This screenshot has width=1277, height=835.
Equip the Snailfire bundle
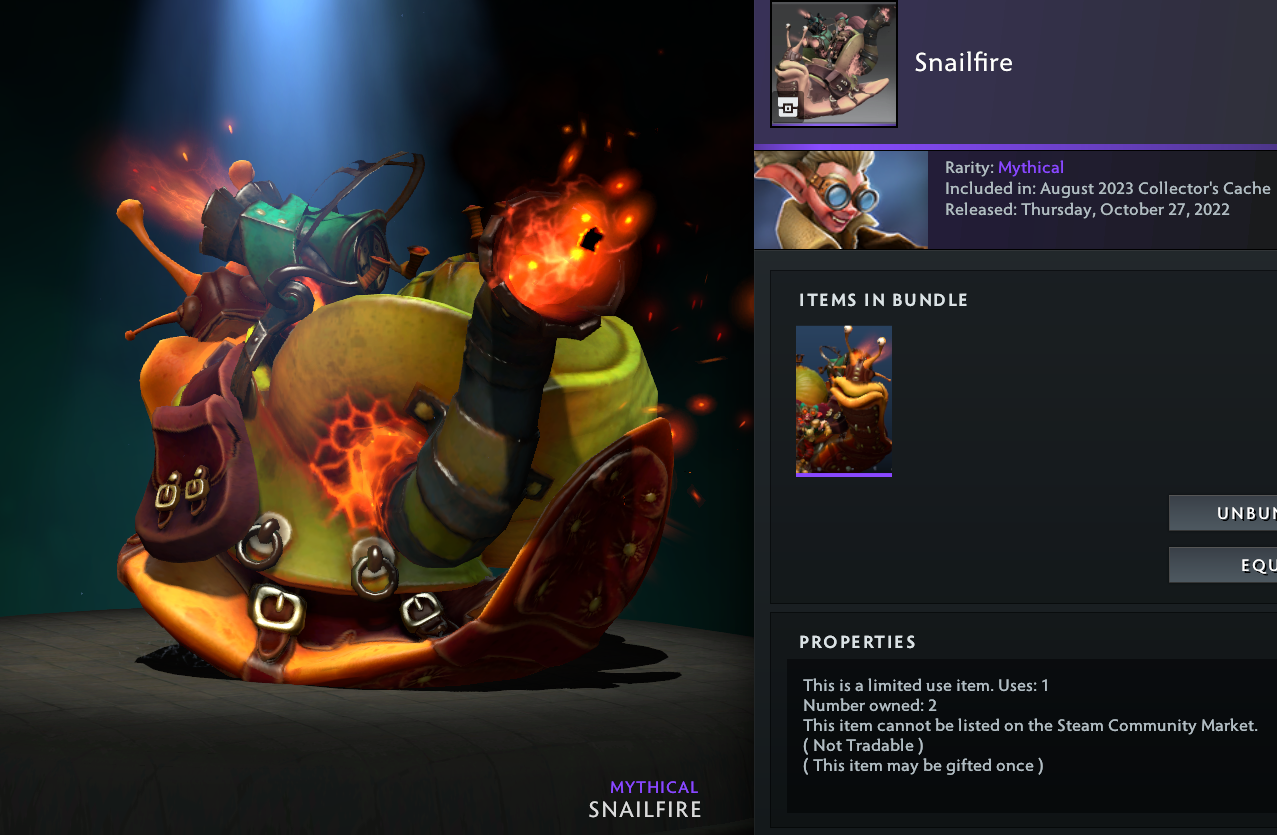1224,565
